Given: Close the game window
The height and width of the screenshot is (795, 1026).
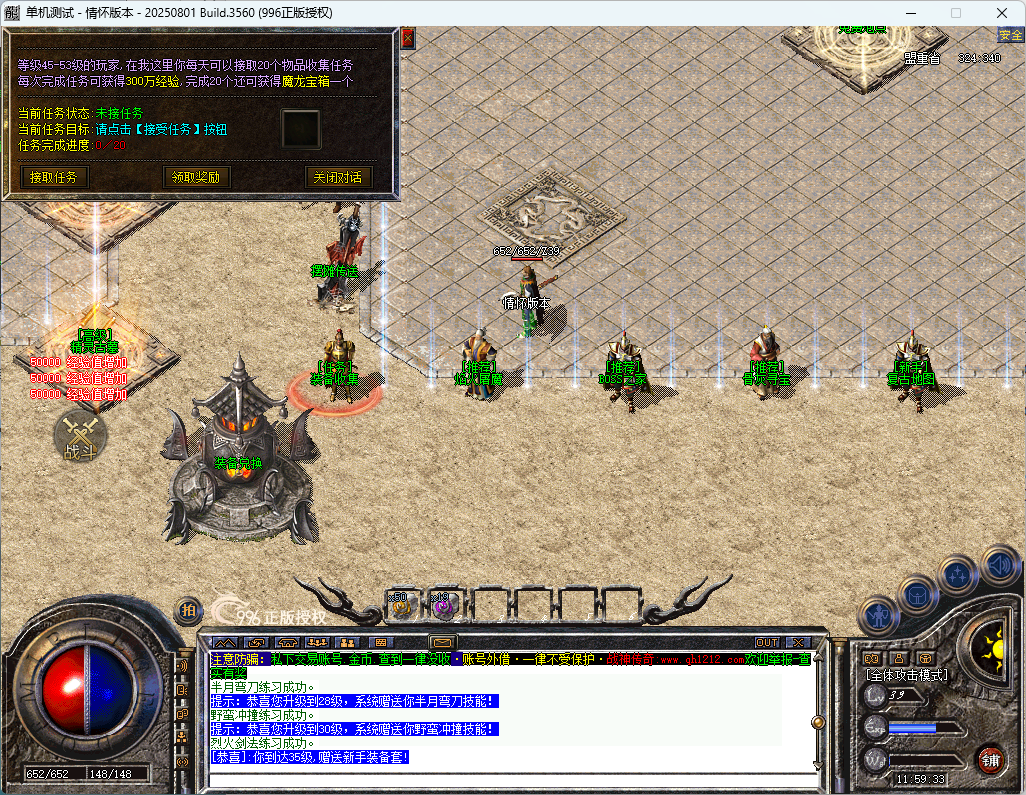Looking at the screenshot, I should (x=1002, y=13).
